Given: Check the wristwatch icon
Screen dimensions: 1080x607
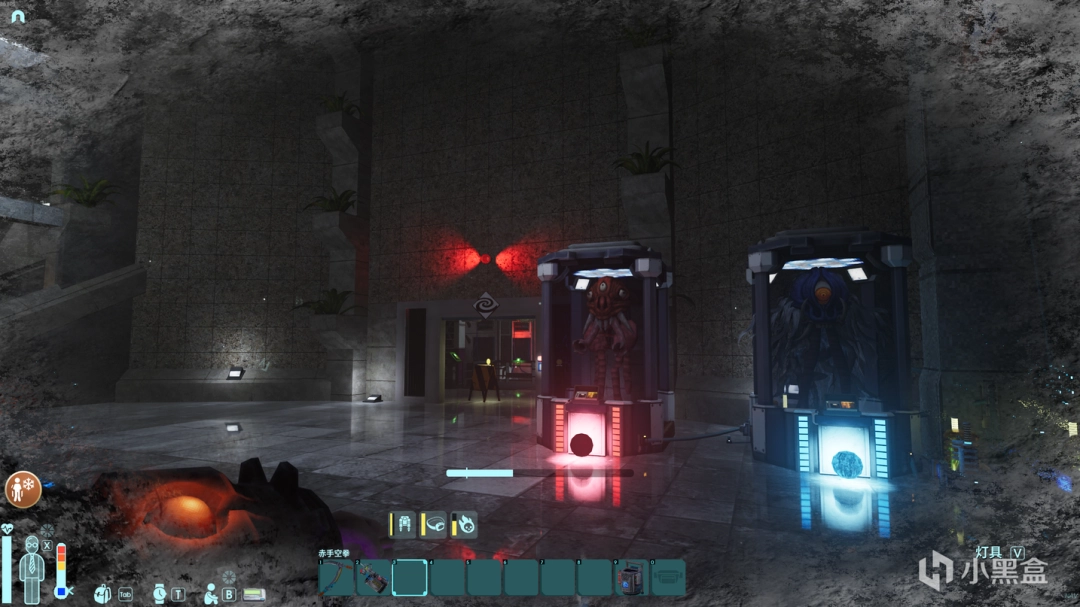Looking at the screenshot, I should point(161,593).
